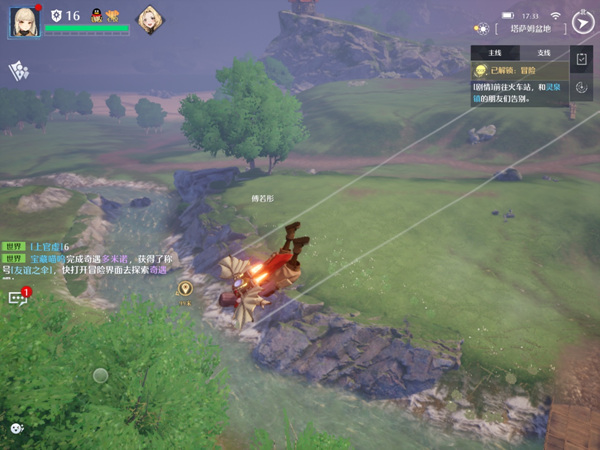Select the blonde teammate diamond portrait
The width and height of the screenshot is (600, 450).
[150, 20]
